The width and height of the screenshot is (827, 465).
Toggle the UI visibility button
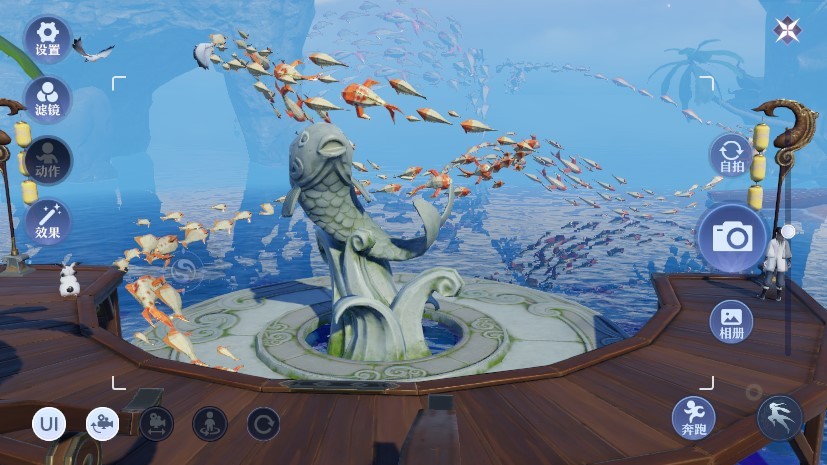[49, 424]
